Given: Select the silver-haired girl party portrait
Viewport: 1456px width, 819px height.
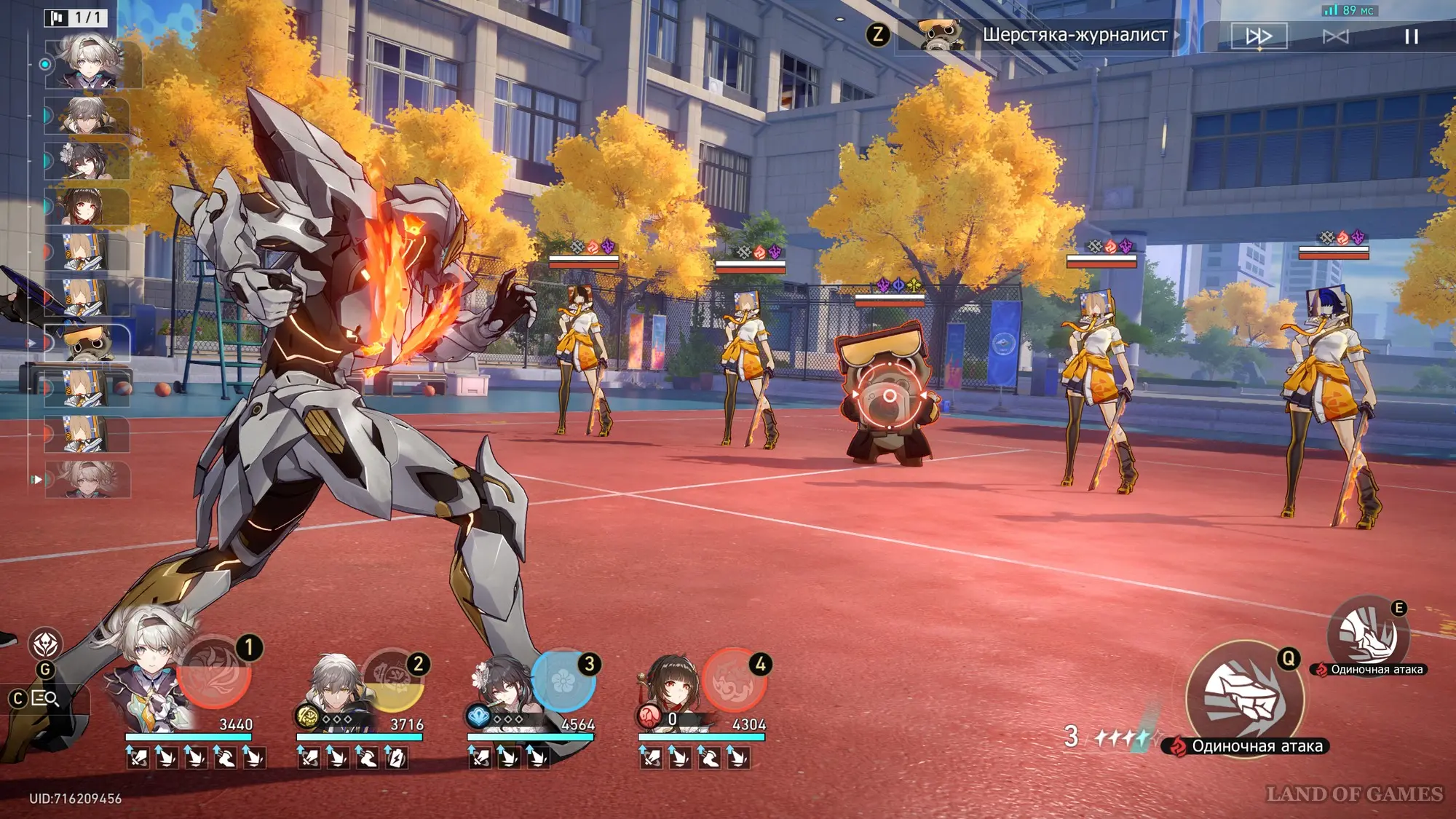Looking at the screenshot, I should 149,677.
